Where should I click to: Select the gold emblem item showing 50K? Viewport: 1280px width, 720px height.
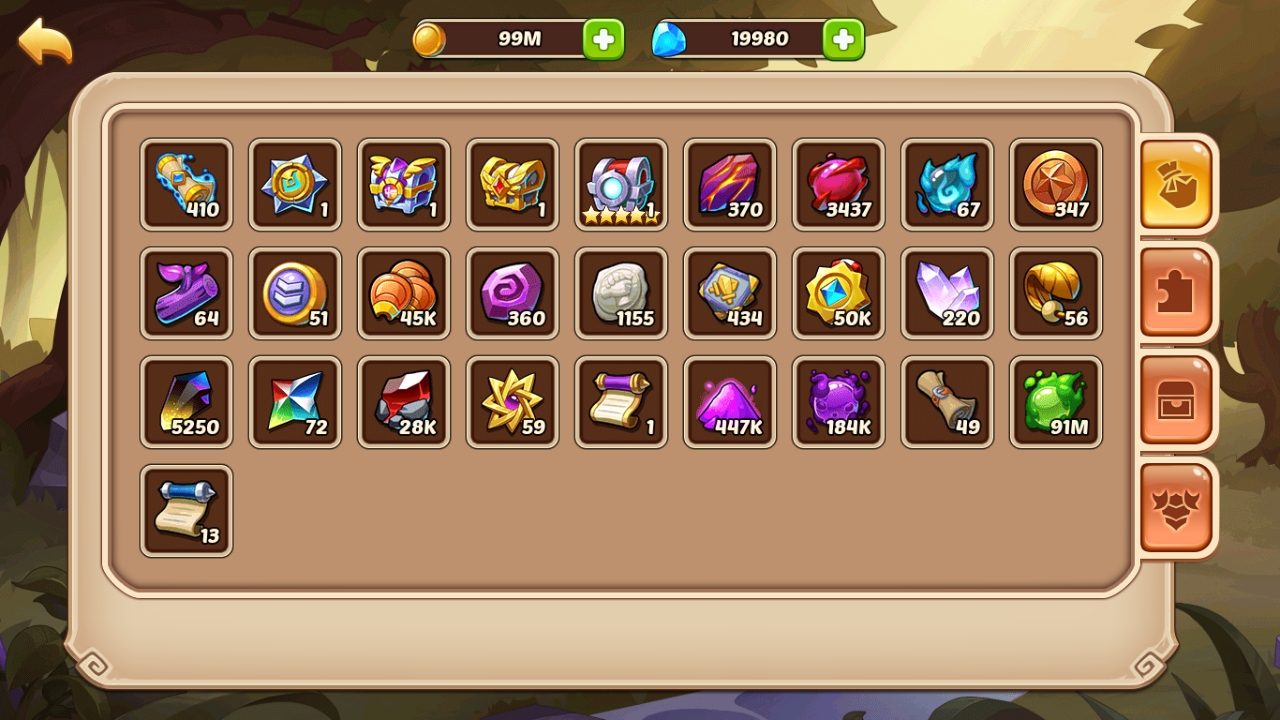coord(838,293)
